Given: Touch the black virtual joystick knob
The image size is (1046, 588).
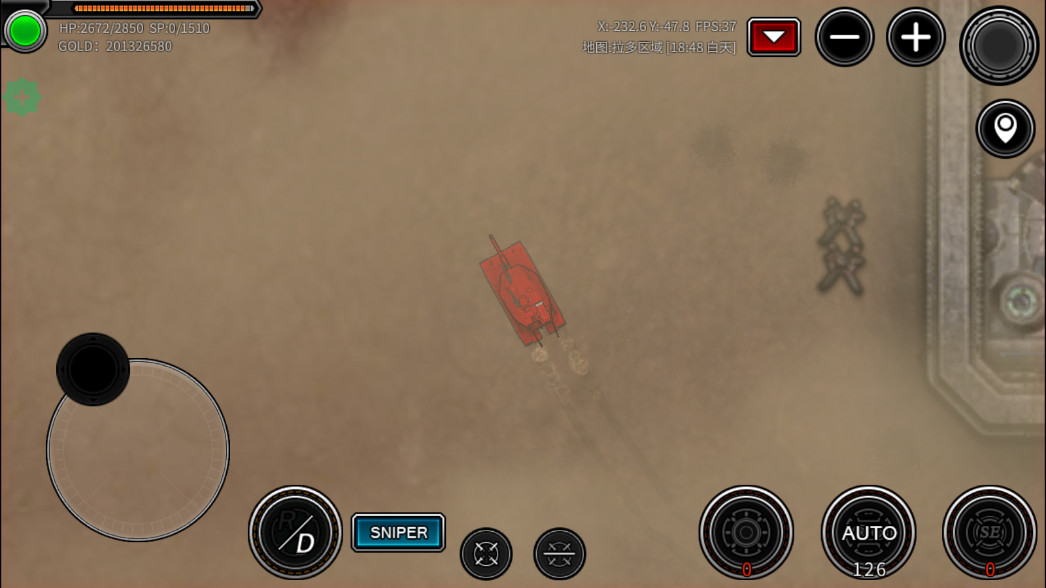Looking at the screenshot, I should click(93, 369).
